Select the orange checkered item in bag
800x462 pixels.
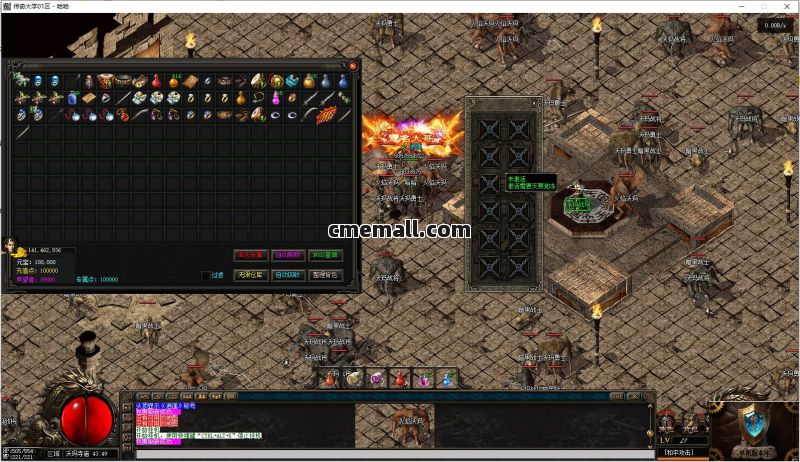pyautogui.click(x=325, y=115)
